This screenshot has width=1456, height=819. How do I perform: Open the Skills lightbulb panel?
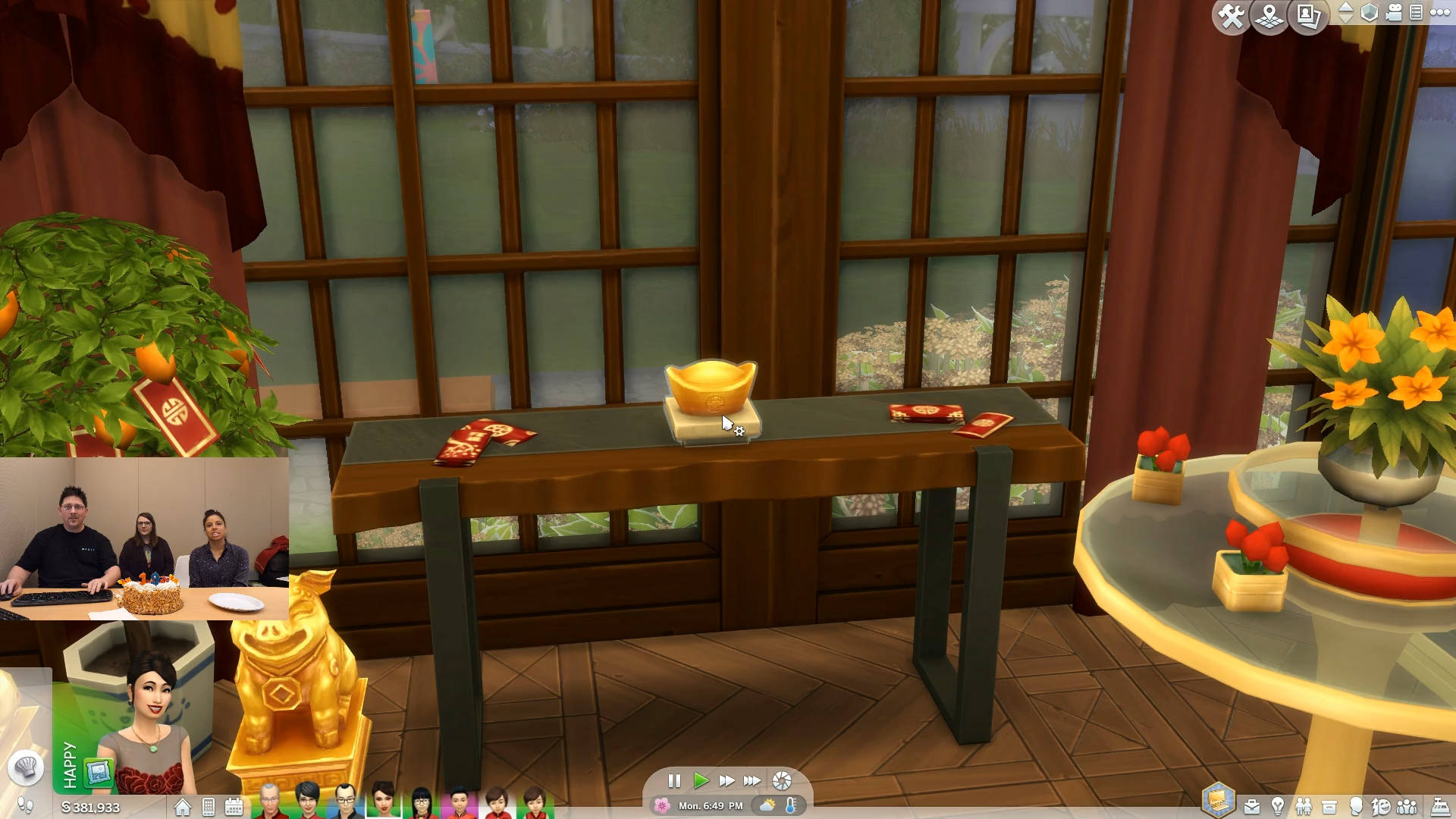1278,806
